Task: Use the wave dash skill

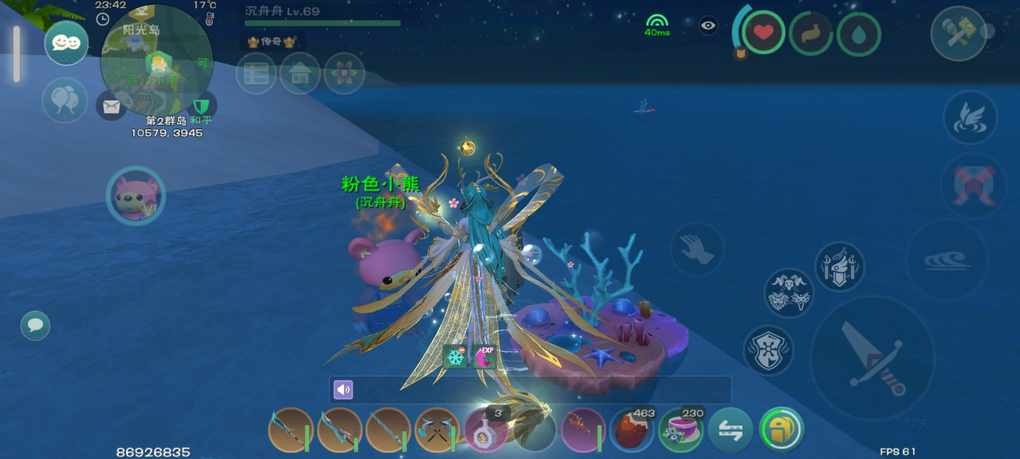Action: (945, 260)
